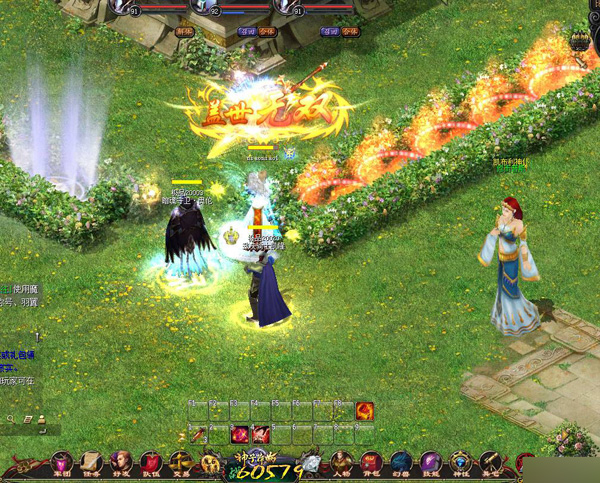Click the magnifier search icon near chat

click(x=11, y=419)
